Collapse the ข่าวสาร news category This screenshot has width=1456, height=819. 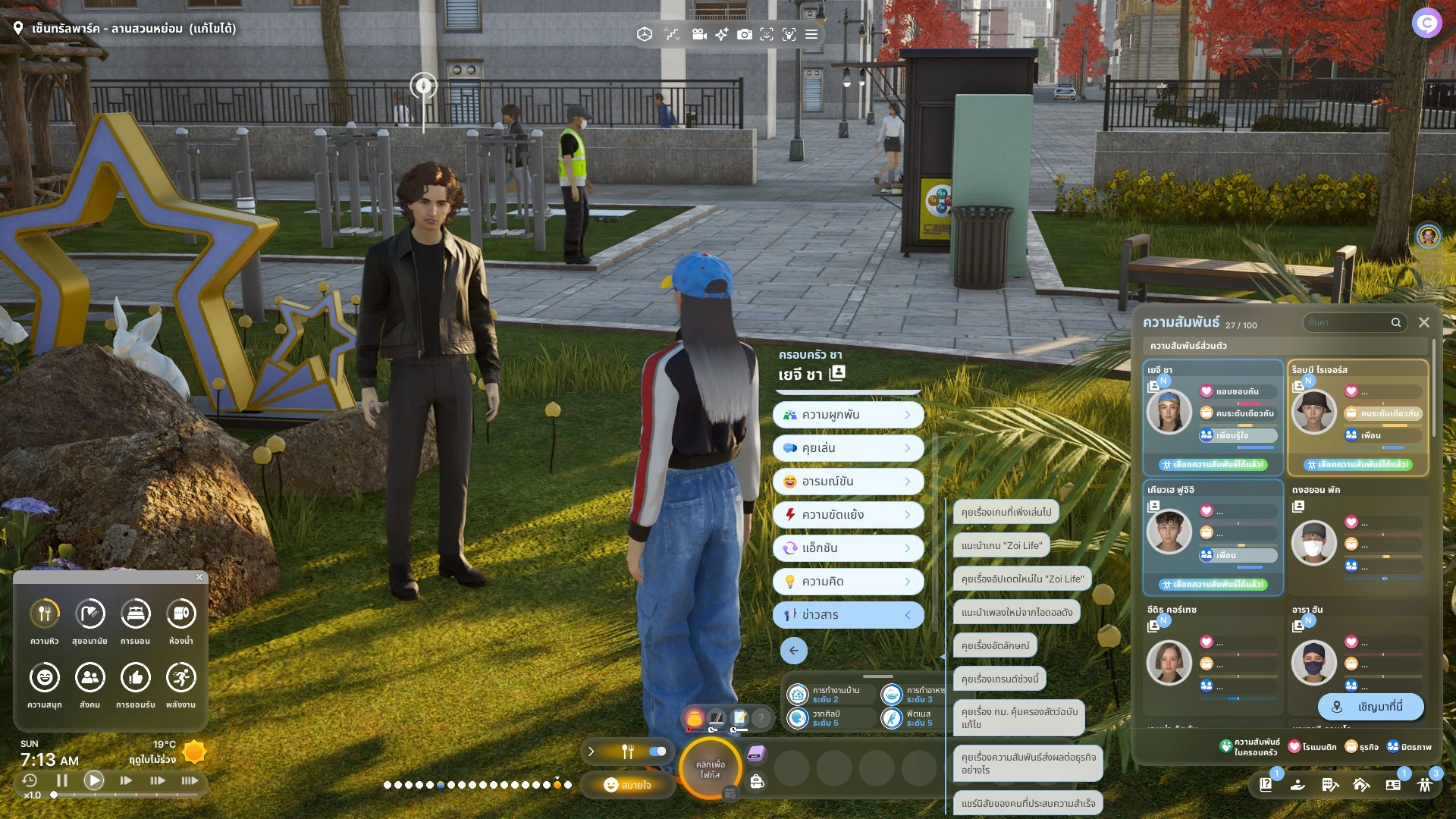pyautogui.click(x=848, y=615)
